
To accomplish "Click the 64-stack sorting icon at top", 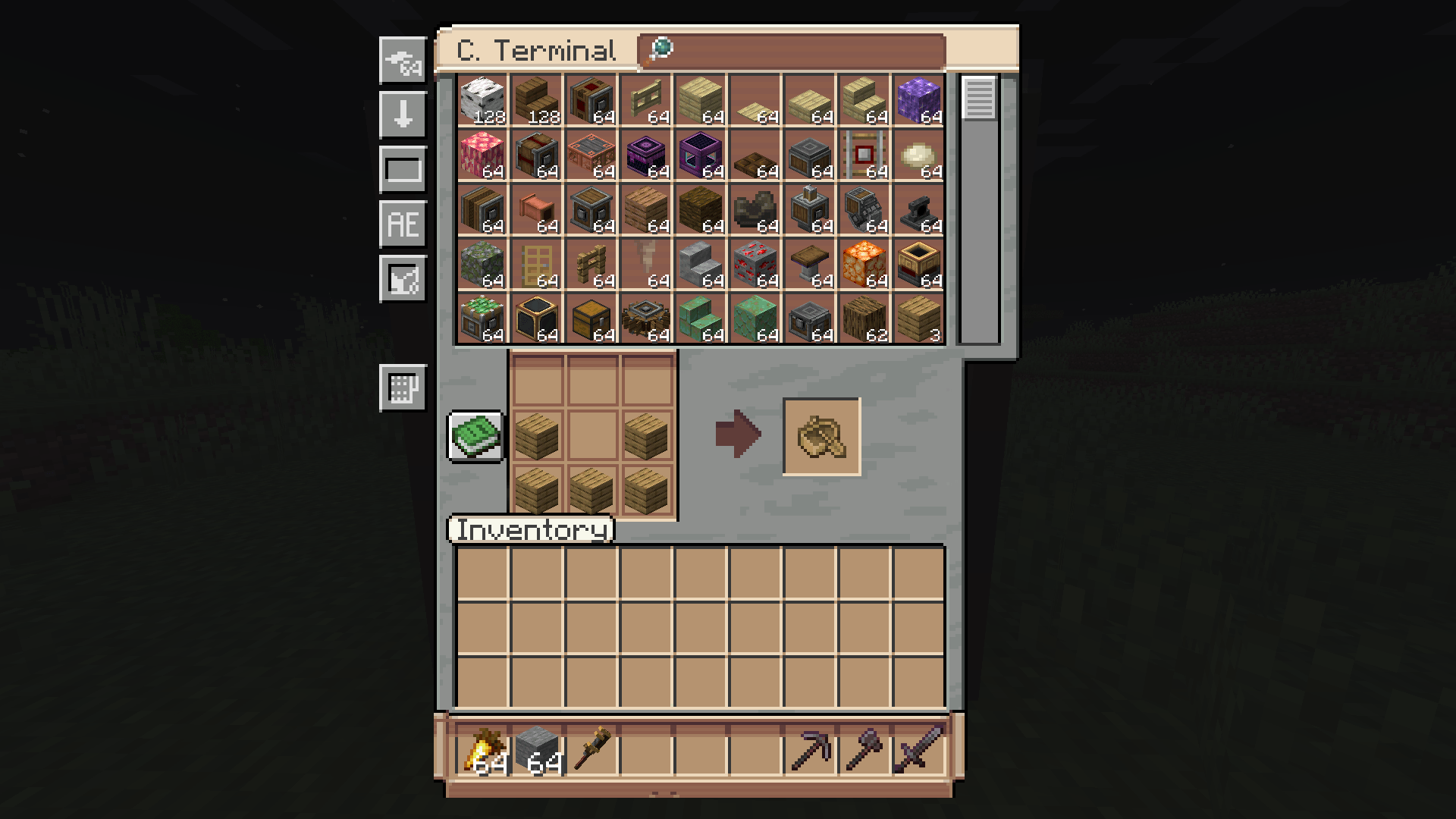I will (x=402, y=64).
